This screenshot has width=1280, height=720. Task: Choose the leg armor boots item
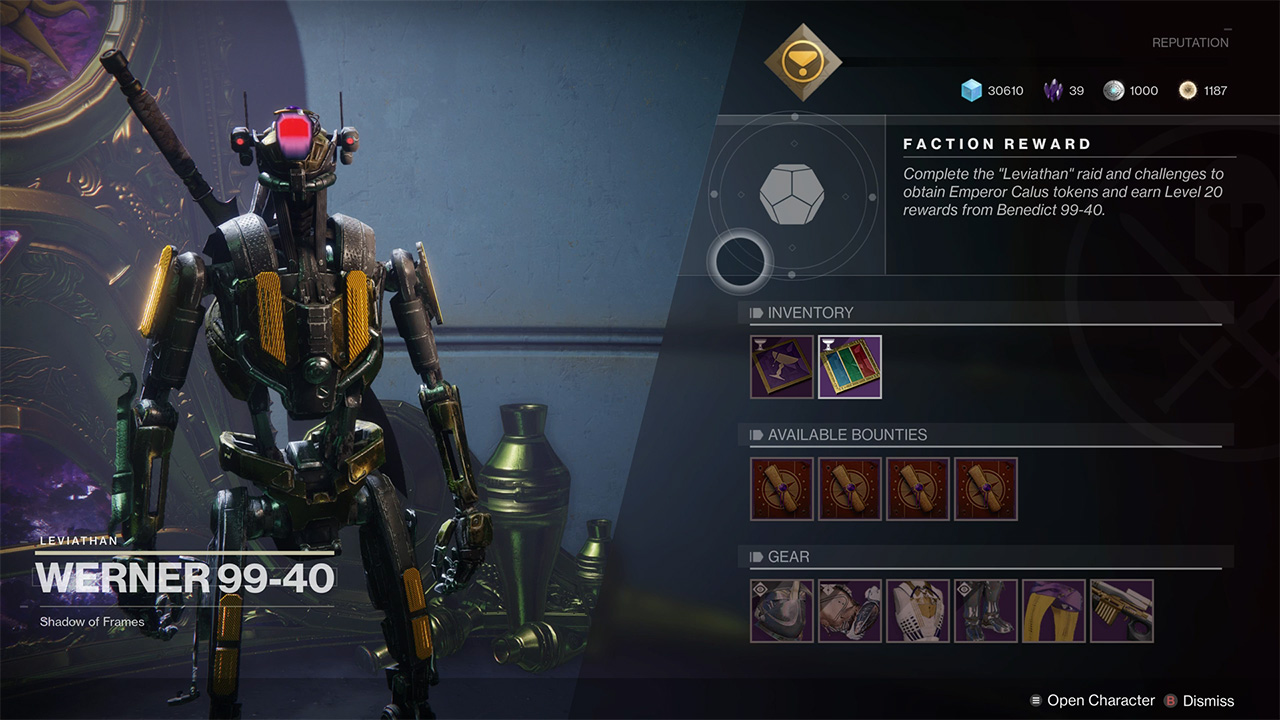pos(986,611)
